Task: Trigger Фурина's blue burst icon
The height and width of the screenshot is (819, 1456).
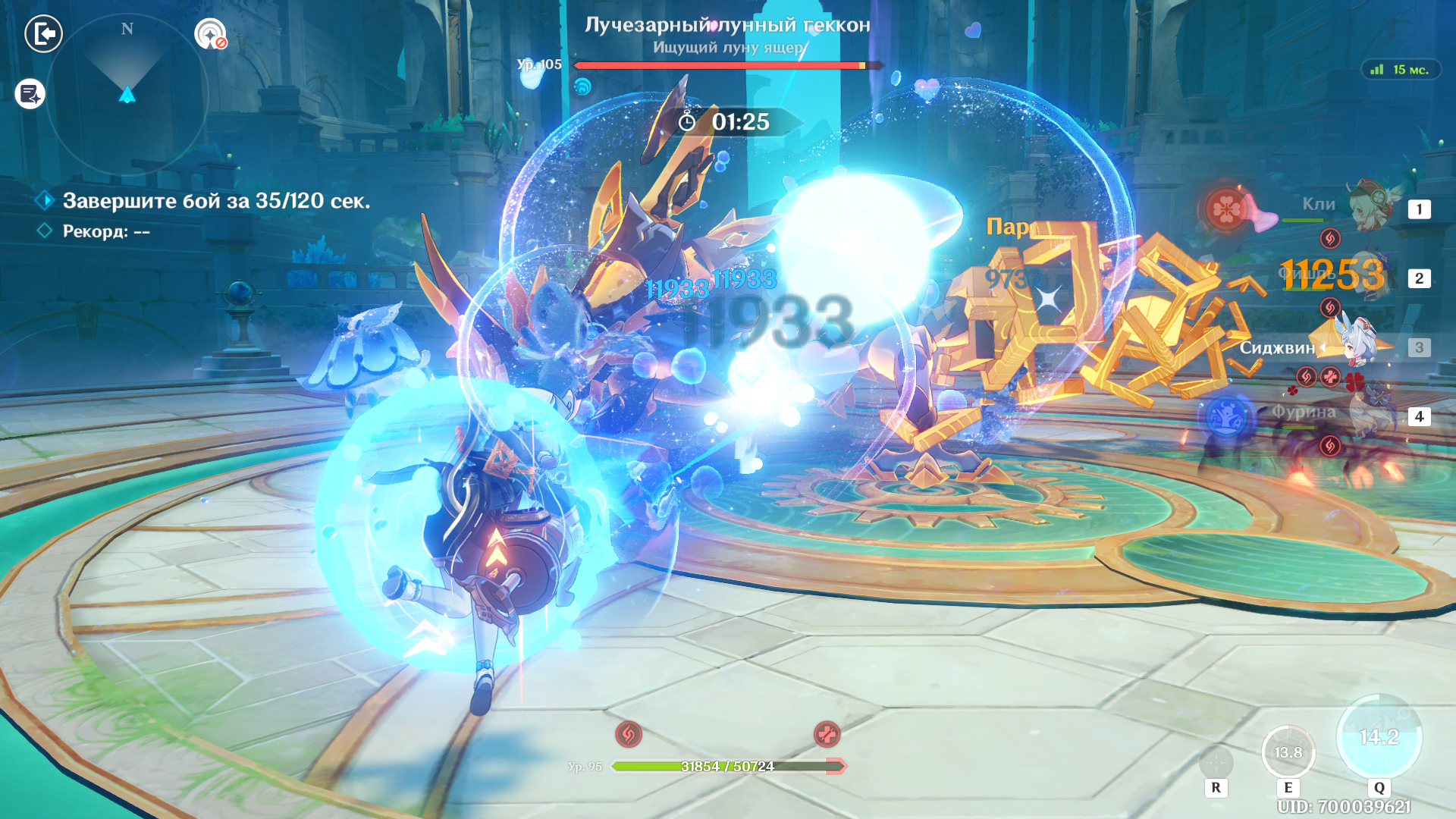Action: (x=1227, y=416)
